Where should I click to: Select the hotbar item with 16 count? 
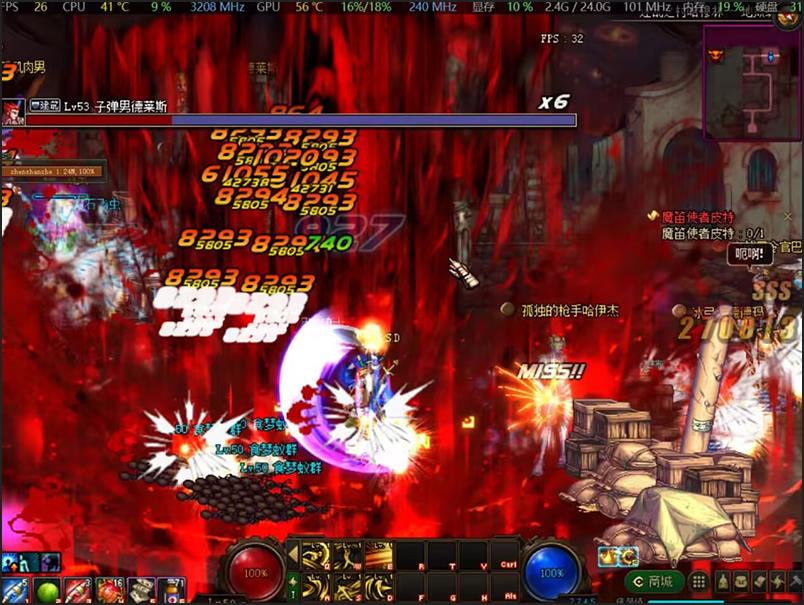click(109, 590)
